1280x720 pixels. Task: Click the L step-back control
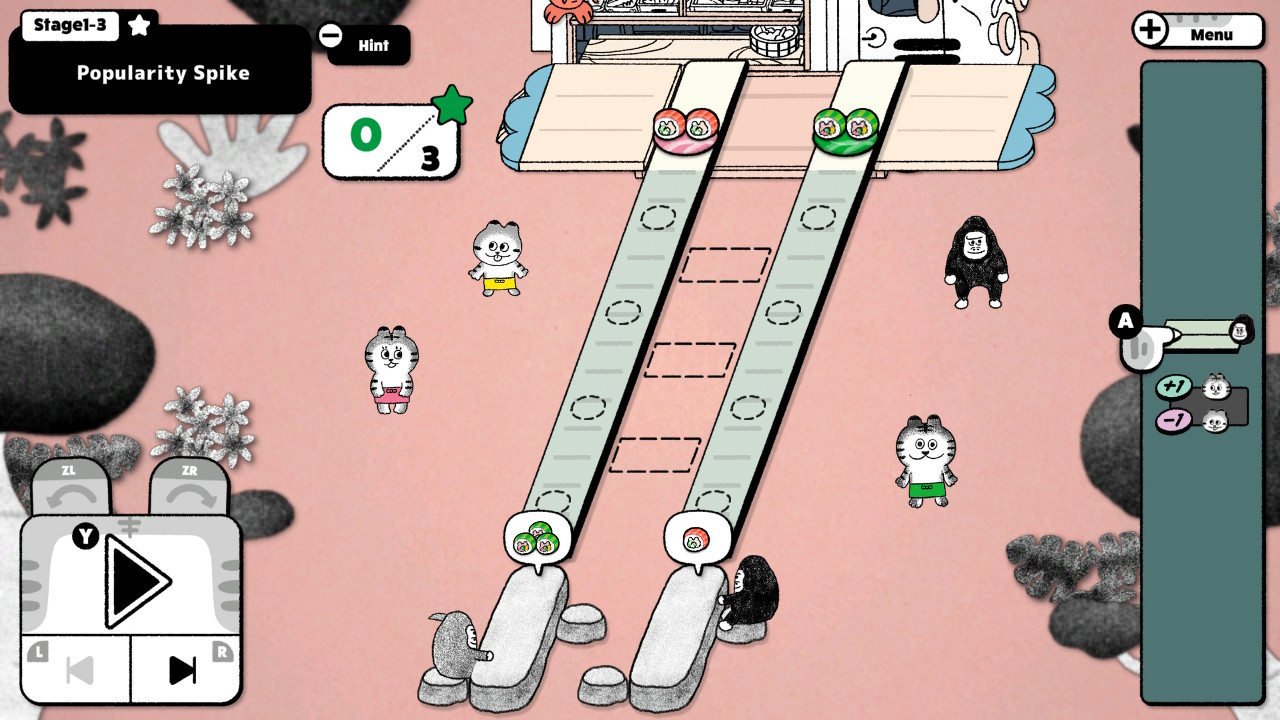tap(78, 670)
